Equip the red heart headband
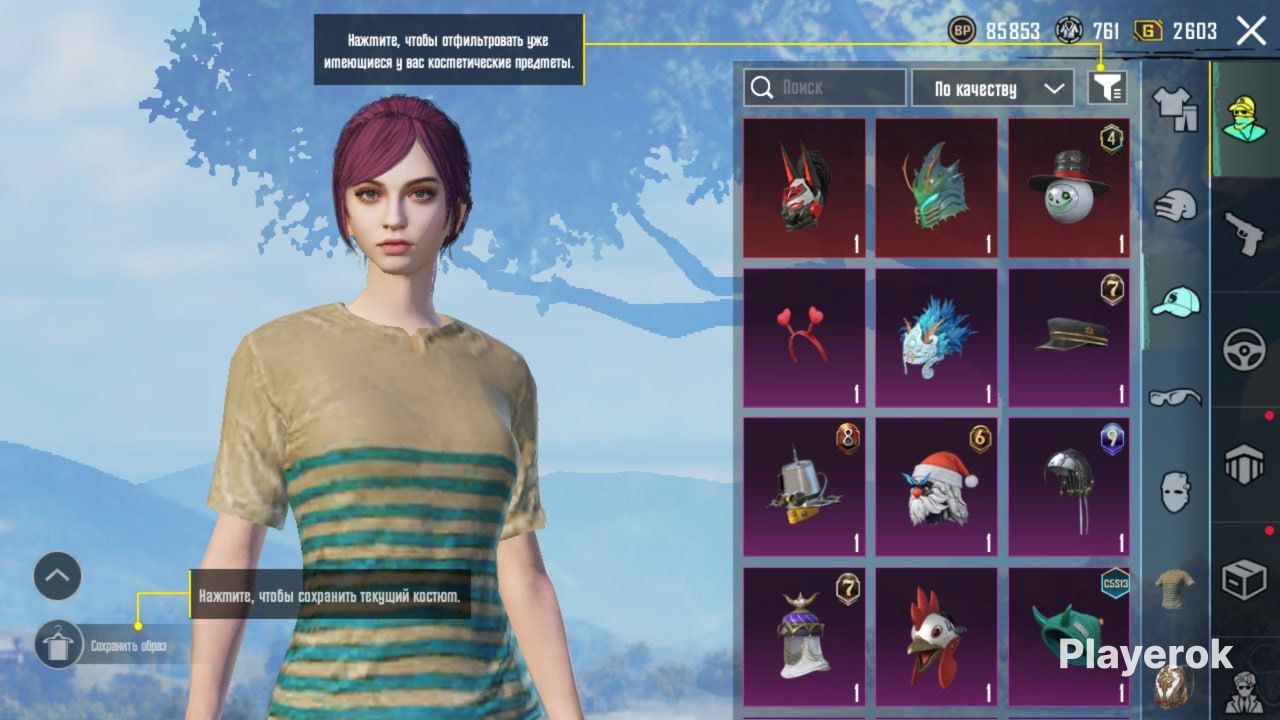 click(804, 338)
